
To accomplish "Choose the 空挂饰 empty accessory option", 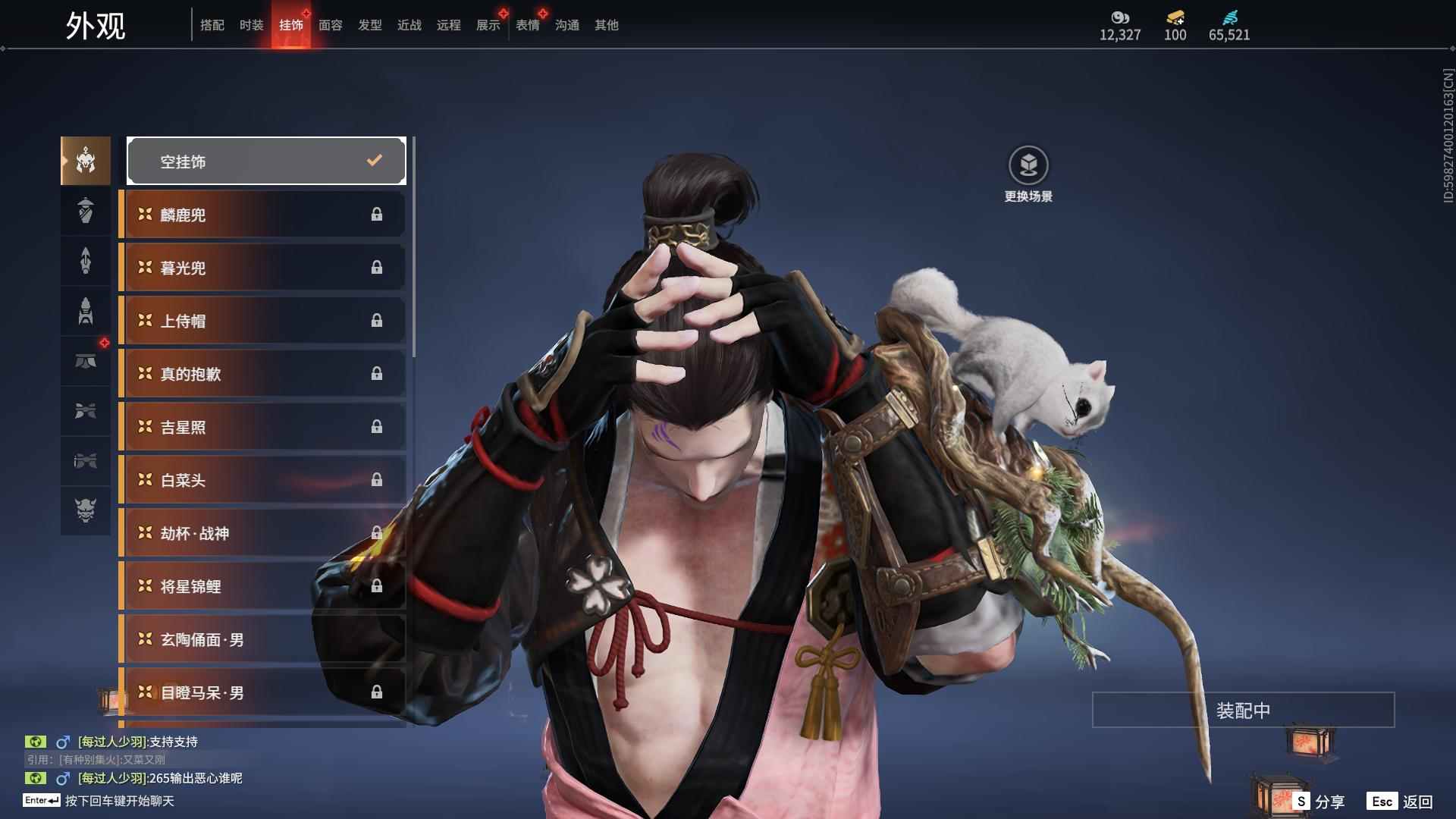I will click(266, 161).
